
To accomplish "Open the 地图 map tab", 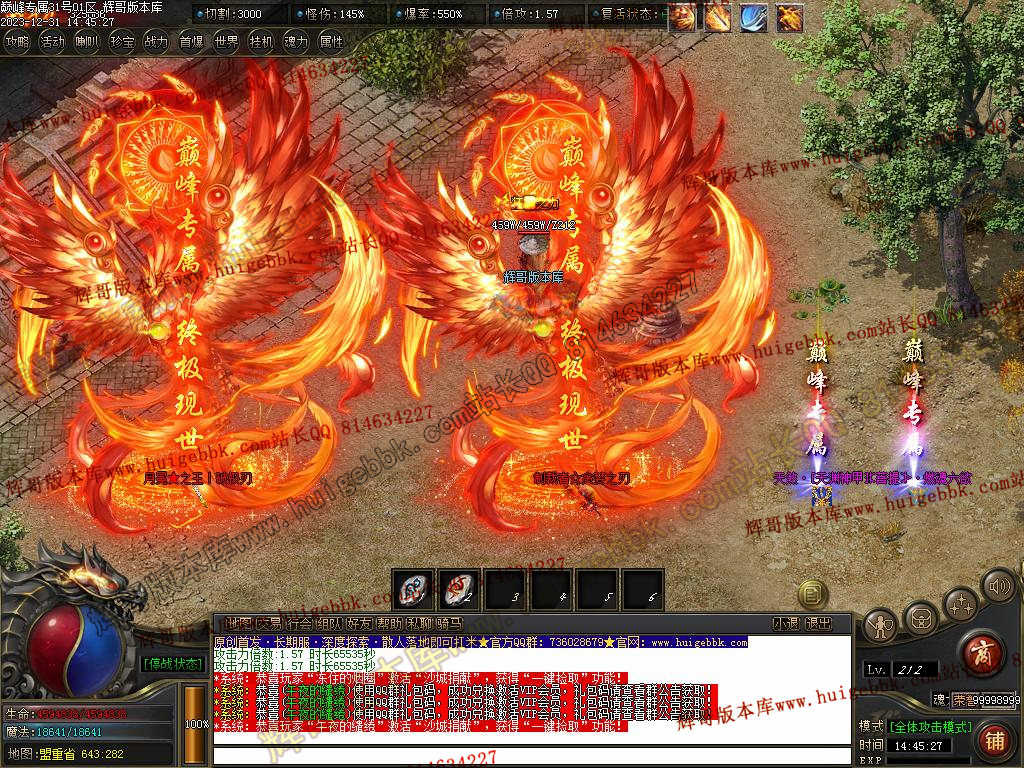I will click(x=239, y=623).
